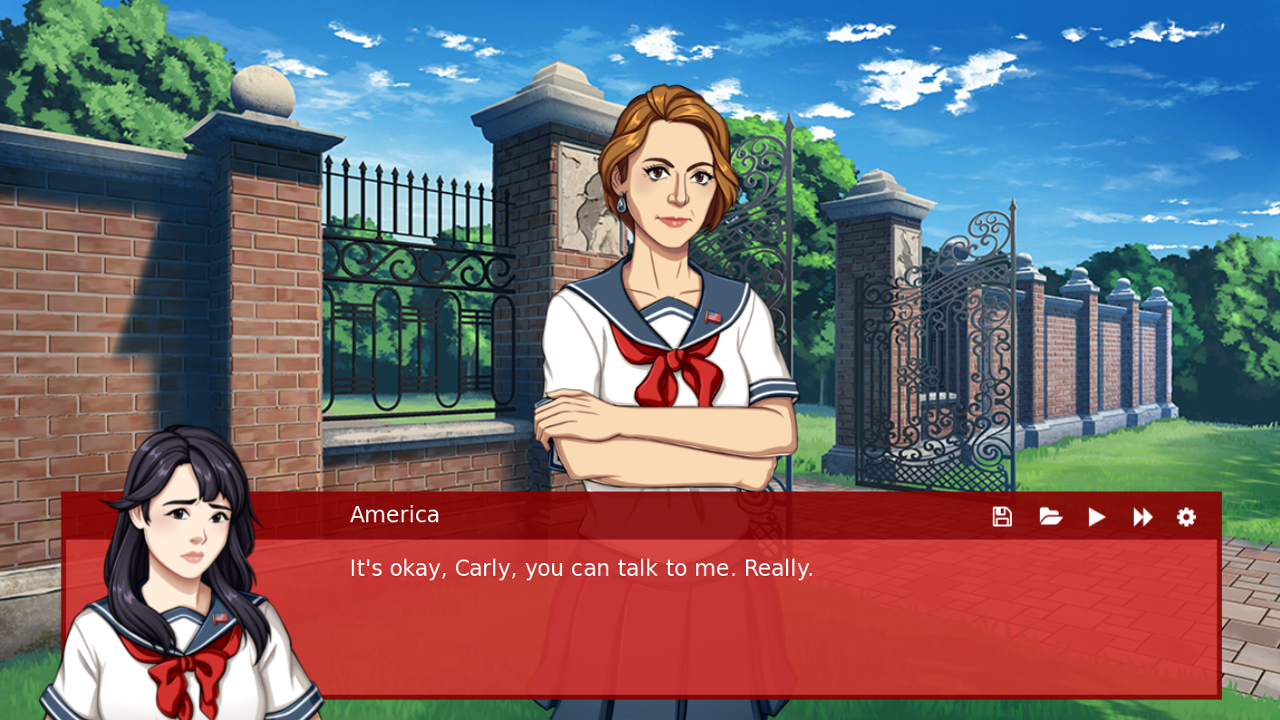Image resolution: width=1280 pixels, height=720 pixels.
Task: Open the load game folder icon
Action: 1050,517
